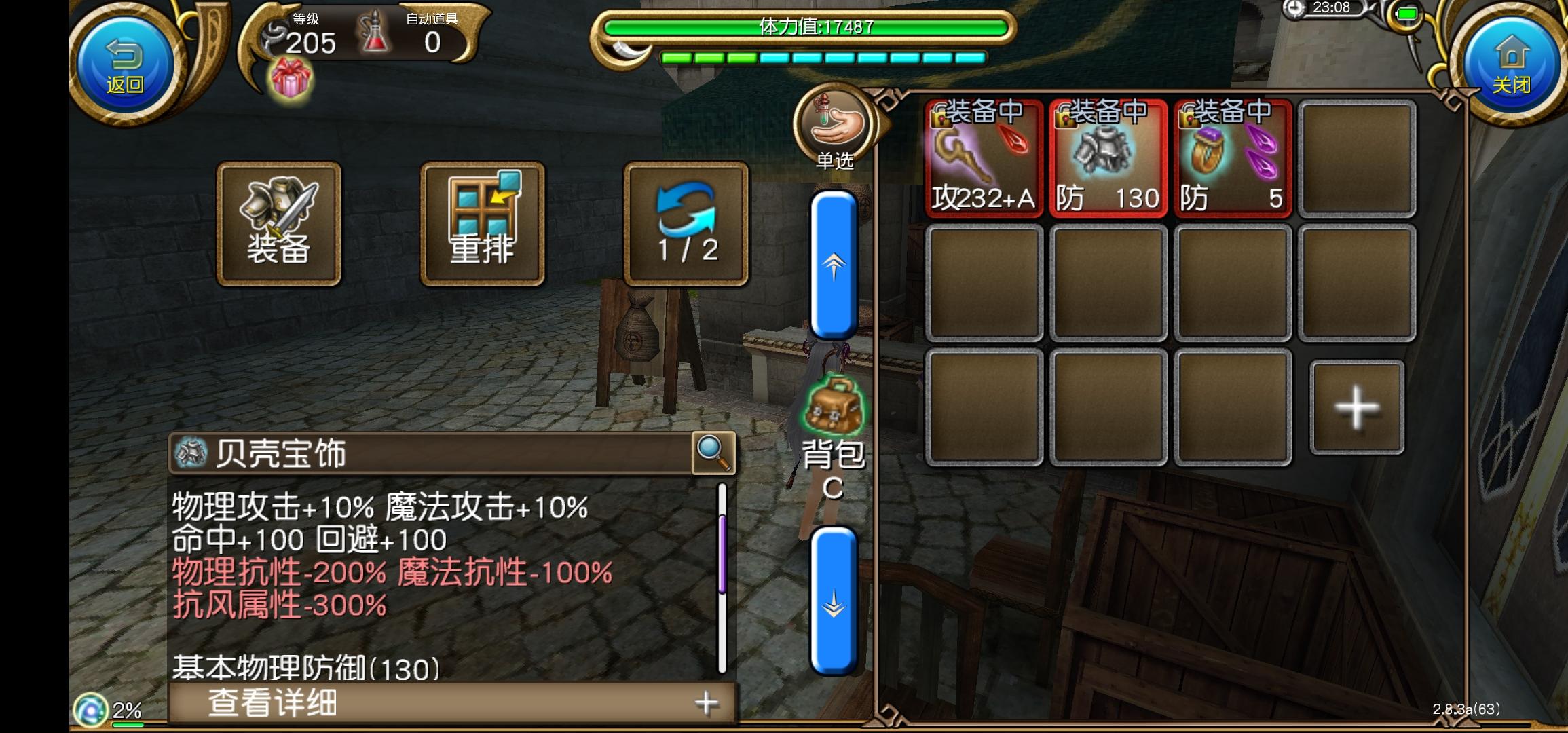Switch inventory page using the 1/2 arrows

686,224
